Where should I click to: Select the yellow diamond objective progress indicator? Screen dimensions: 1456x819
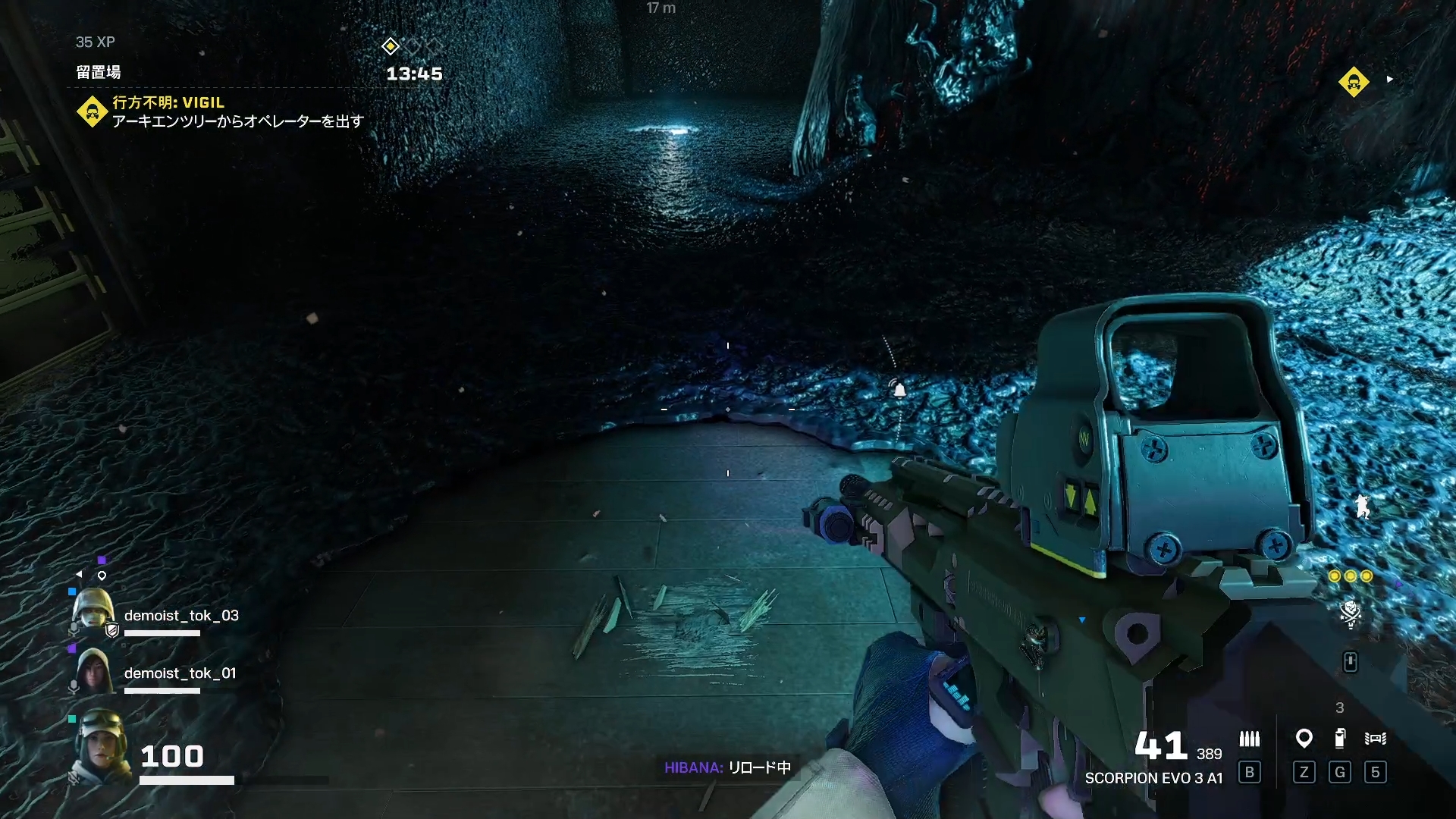tap(390, 46)
